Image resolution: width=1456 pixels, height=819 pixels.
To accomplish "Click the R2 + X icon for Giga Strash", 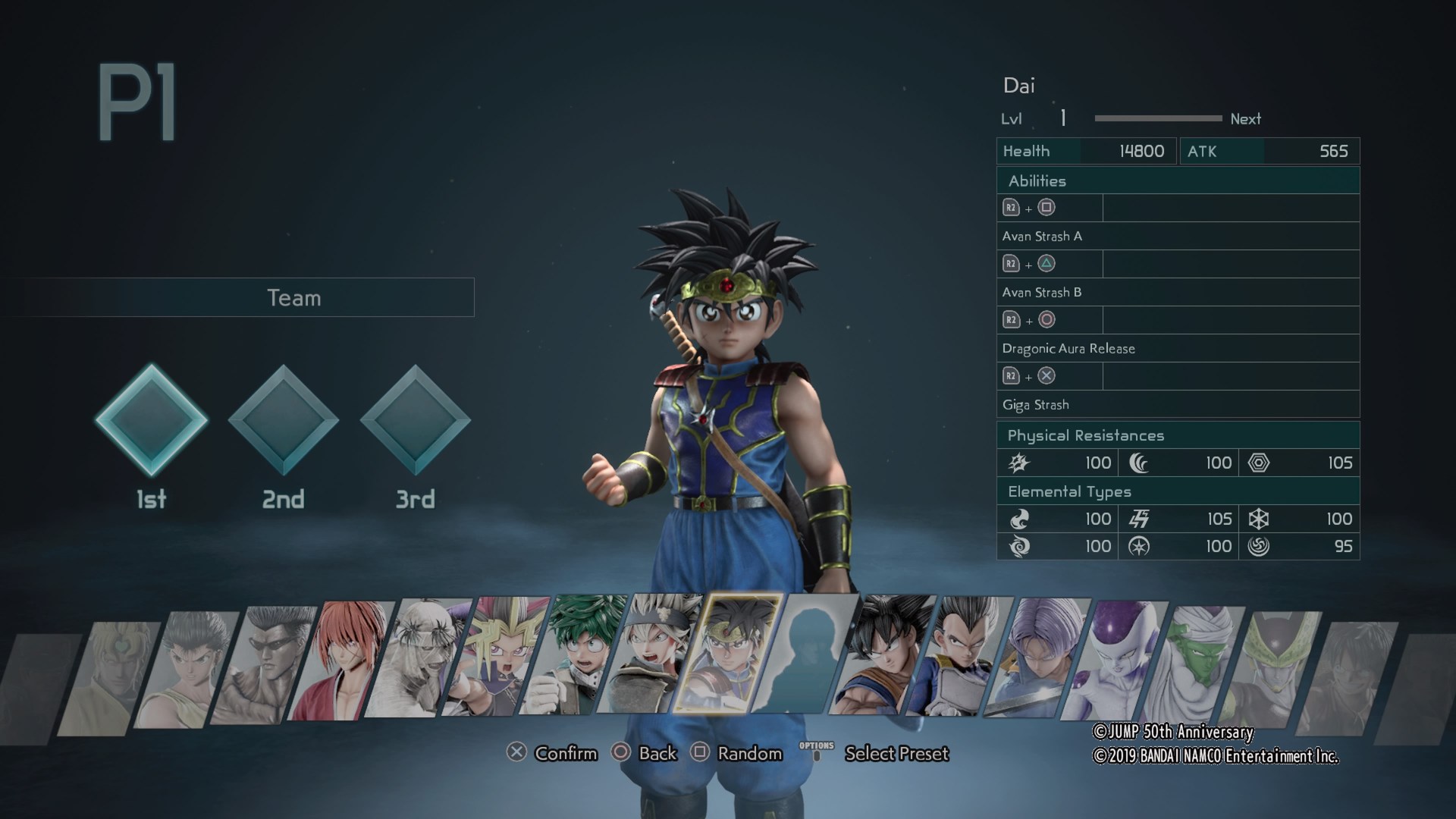I will tap(1030, 375).
